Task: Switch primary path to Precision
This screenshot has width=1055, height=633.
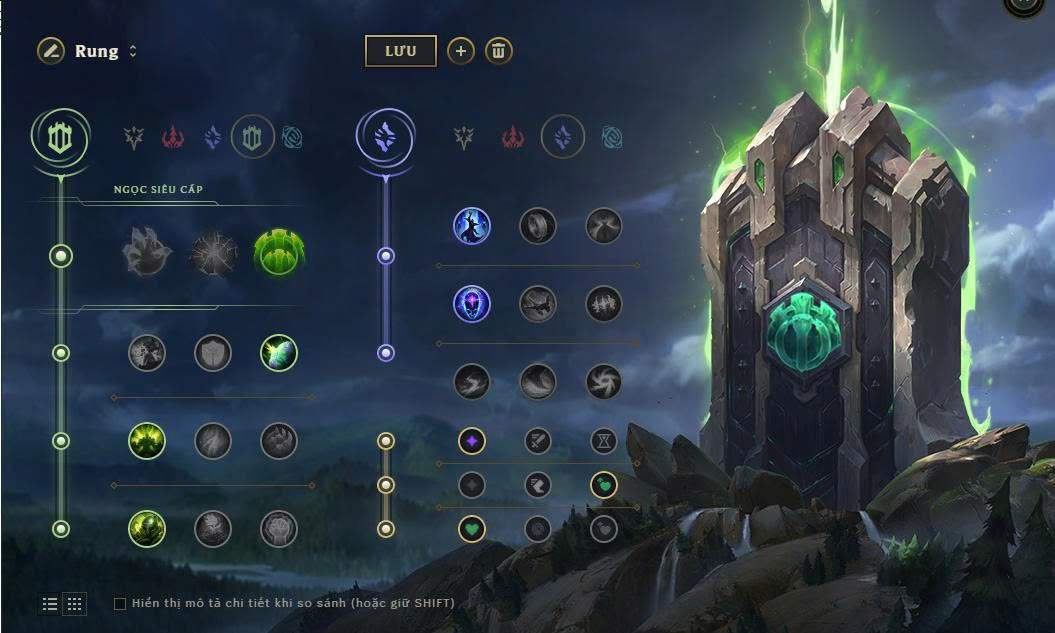Action: tap(134, 137)
